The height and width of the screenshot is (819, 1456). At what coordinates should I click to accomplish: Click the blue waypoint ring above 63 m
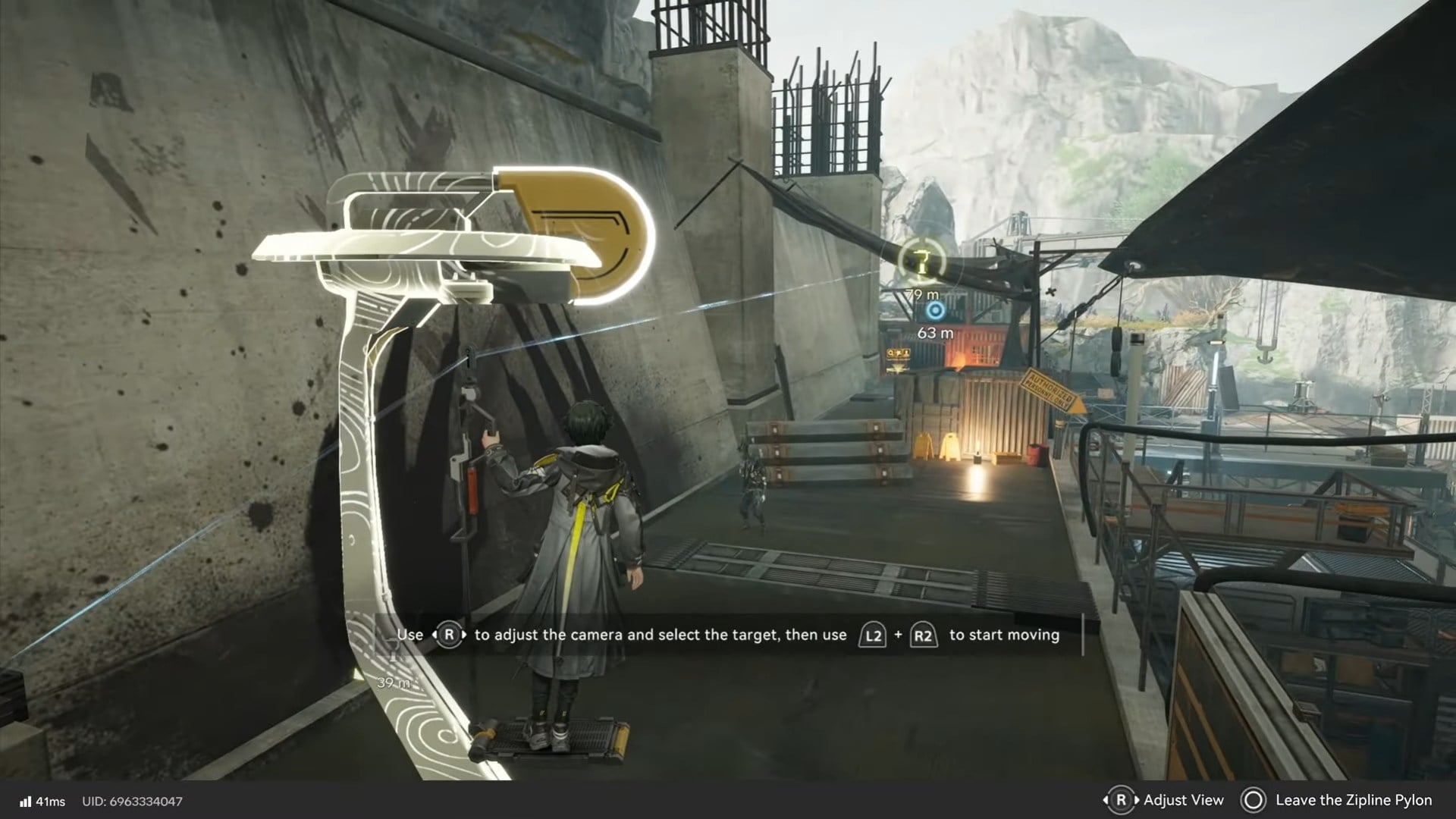[934, 309]
